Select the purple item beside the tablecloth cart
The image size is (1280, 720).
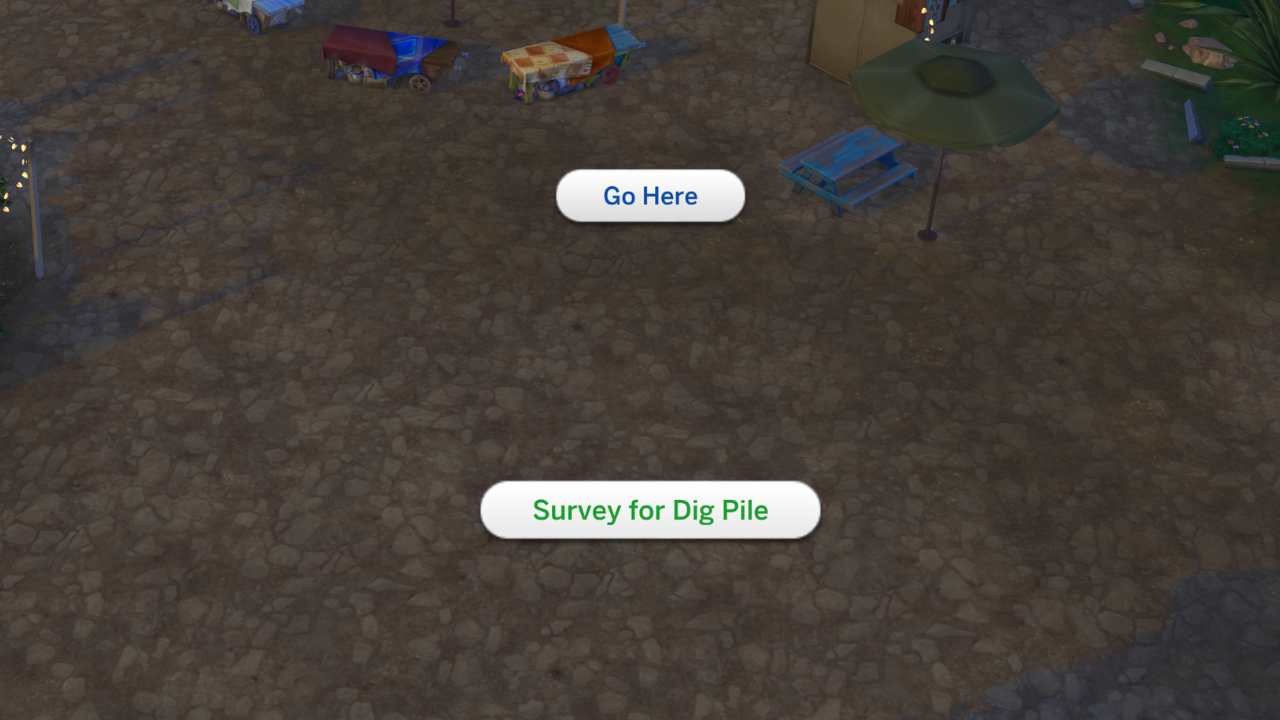[x=516, y=94]
